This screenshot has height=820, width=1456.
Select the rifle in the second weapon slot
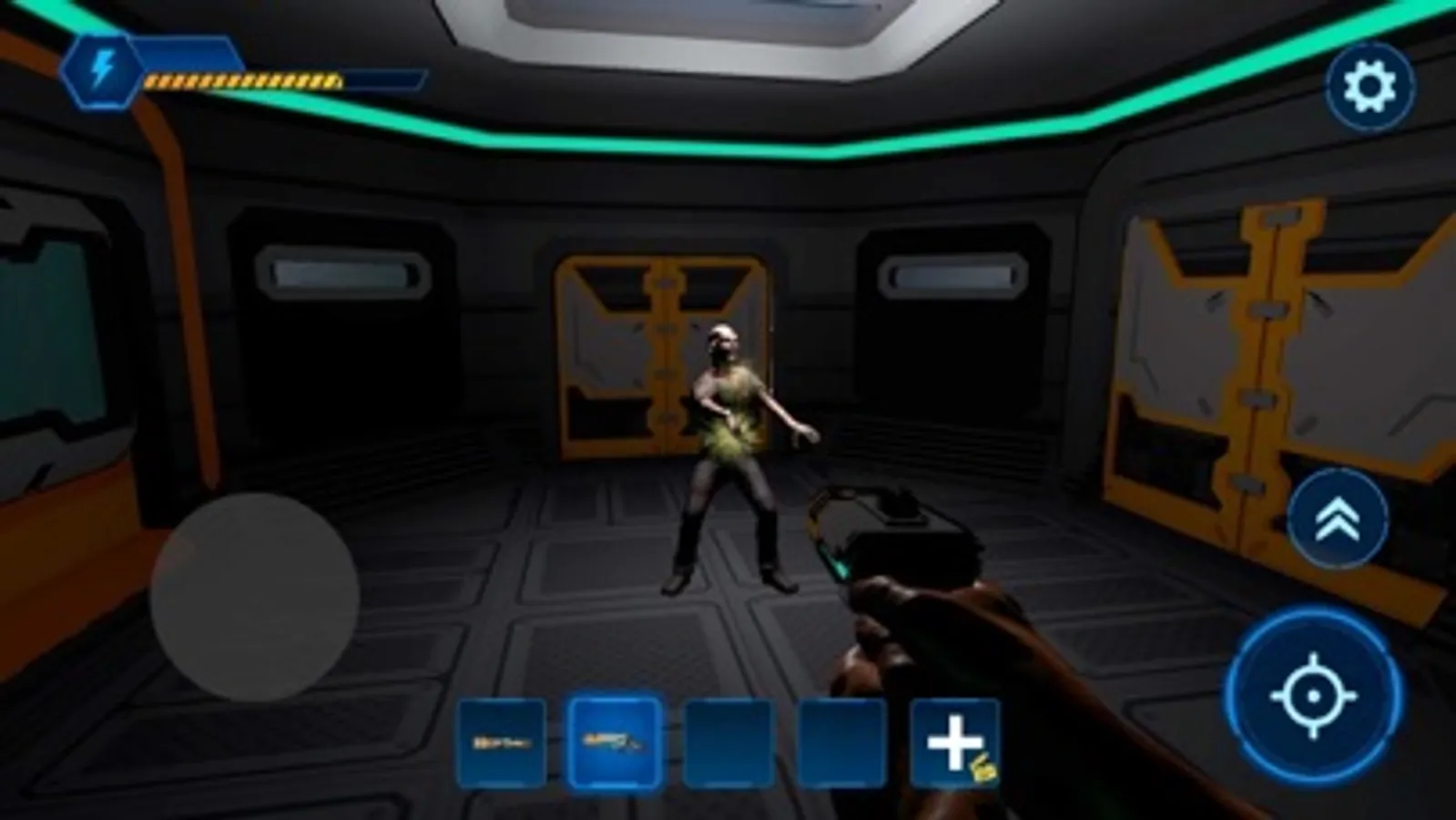[x=615, y=743]
